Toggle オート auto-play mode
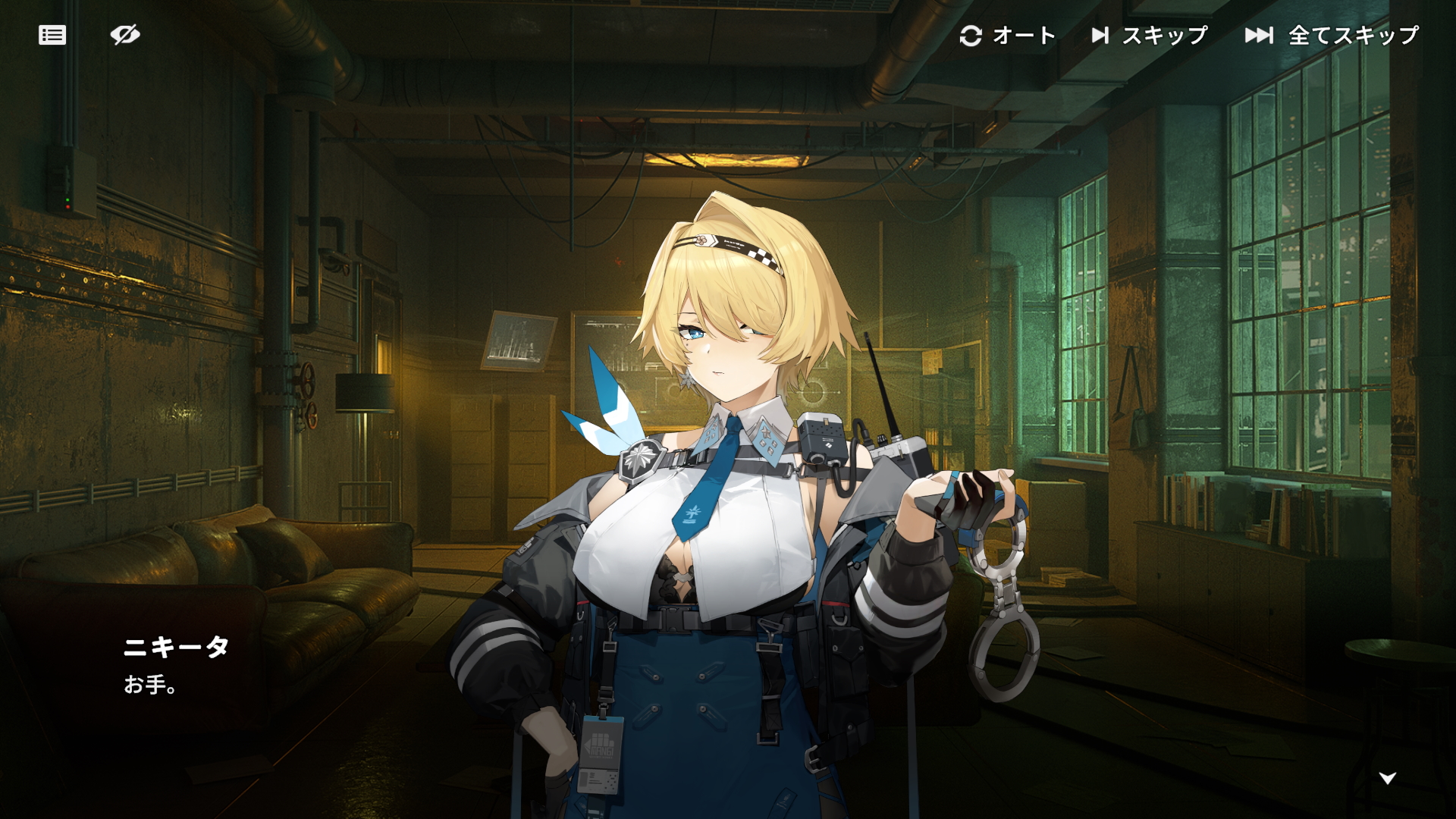Viewport: 1456px width, 819px height. coord(1007,36)
